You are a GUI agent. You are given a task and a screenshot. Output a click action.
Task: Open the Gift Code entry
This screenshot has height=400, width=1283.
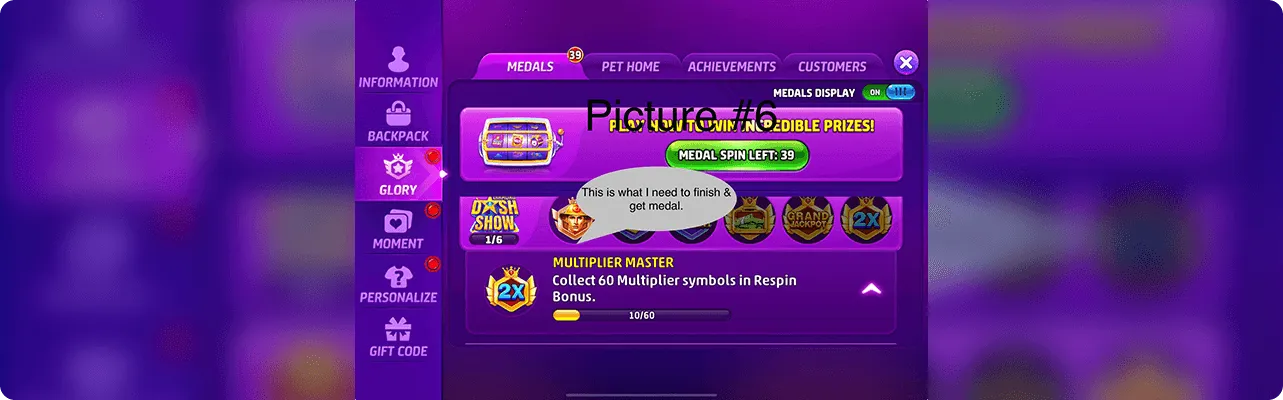pos(398,337)
